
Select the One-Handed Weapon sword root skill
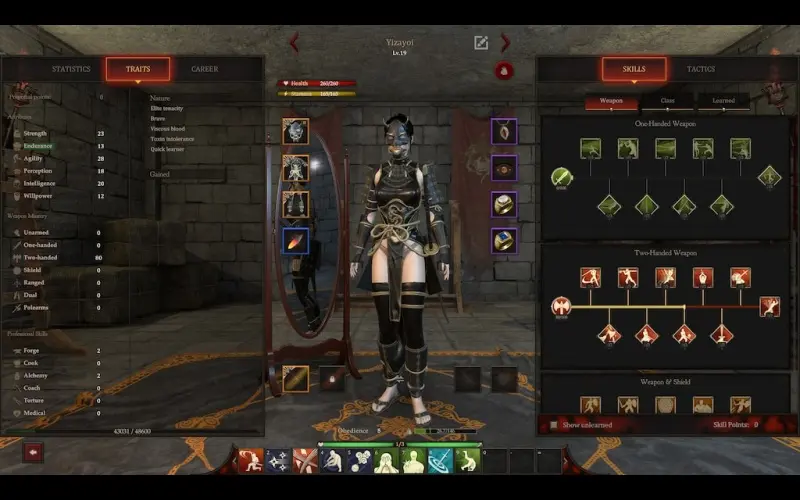(562, 178)
